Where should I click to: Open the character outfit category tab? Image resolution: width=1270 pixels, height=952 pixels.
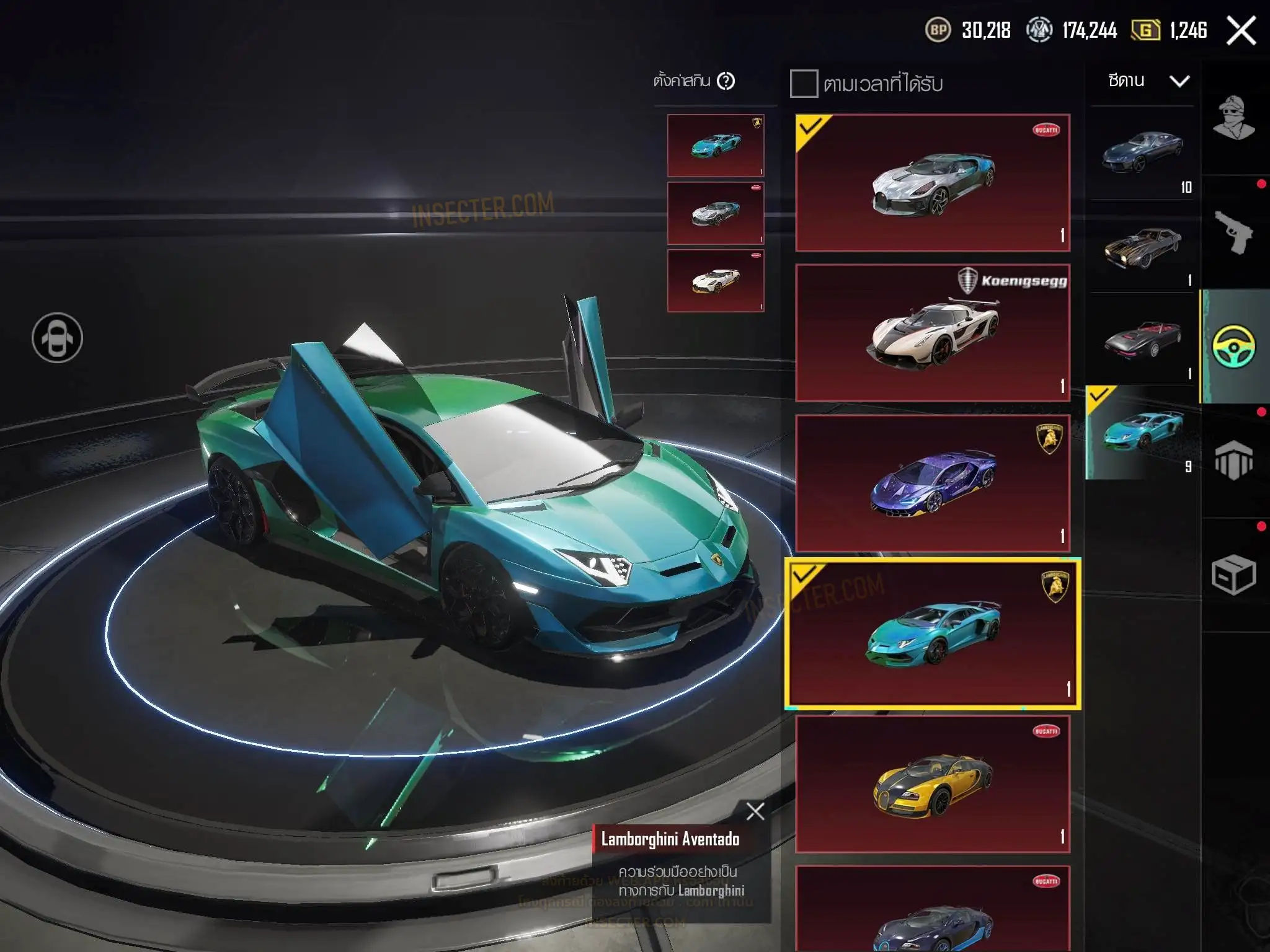(x=1233, y=118)
